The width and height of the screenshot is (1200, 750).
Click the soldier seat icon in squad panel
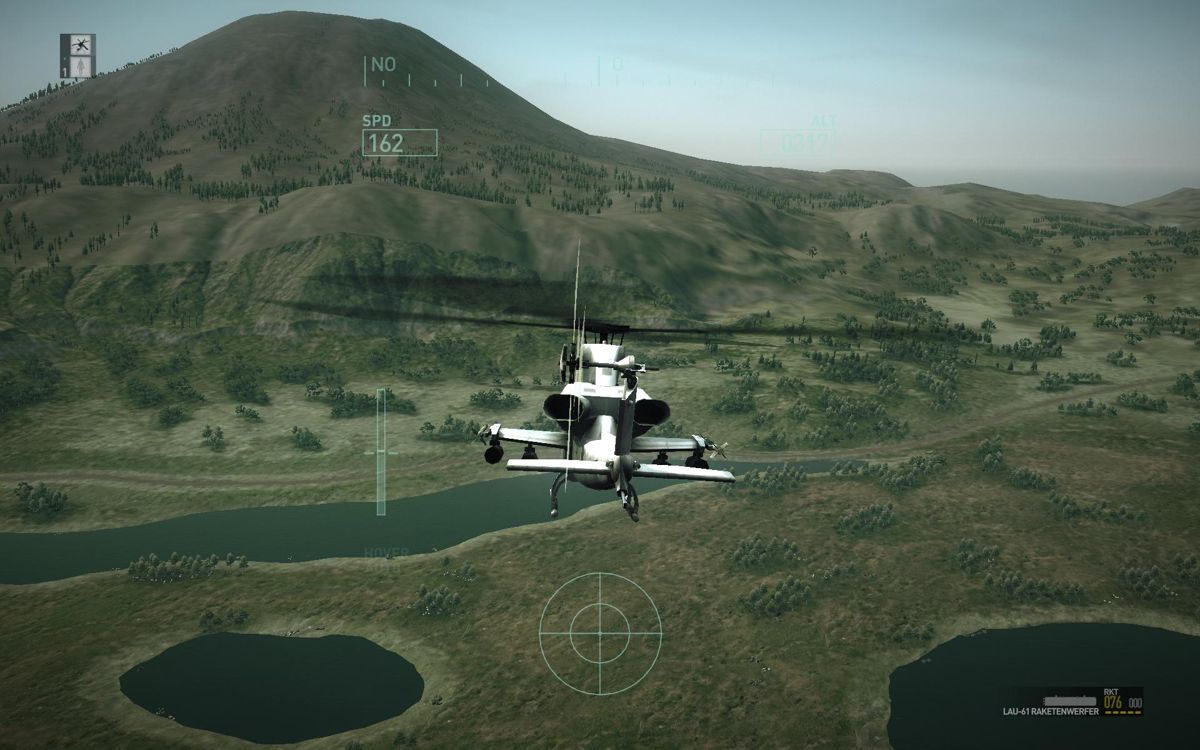(80, 66)
